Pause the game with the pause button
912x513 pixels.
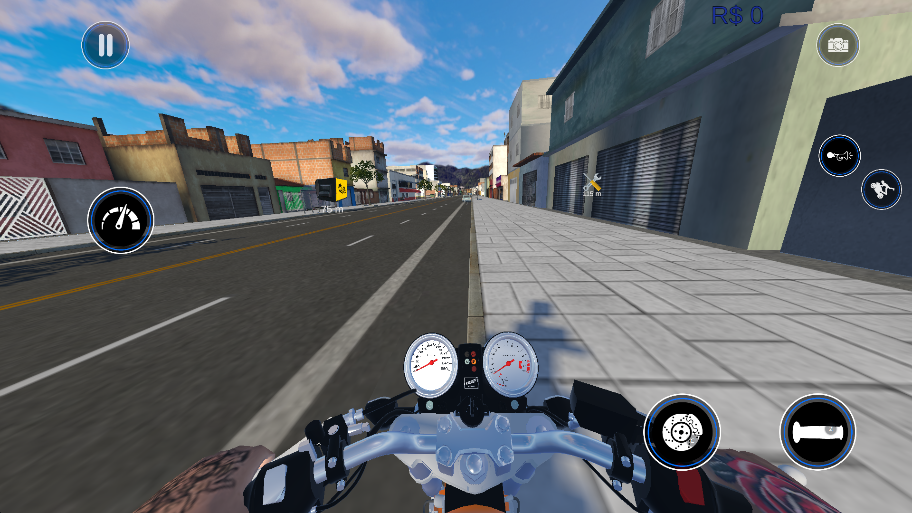[105, 45]
